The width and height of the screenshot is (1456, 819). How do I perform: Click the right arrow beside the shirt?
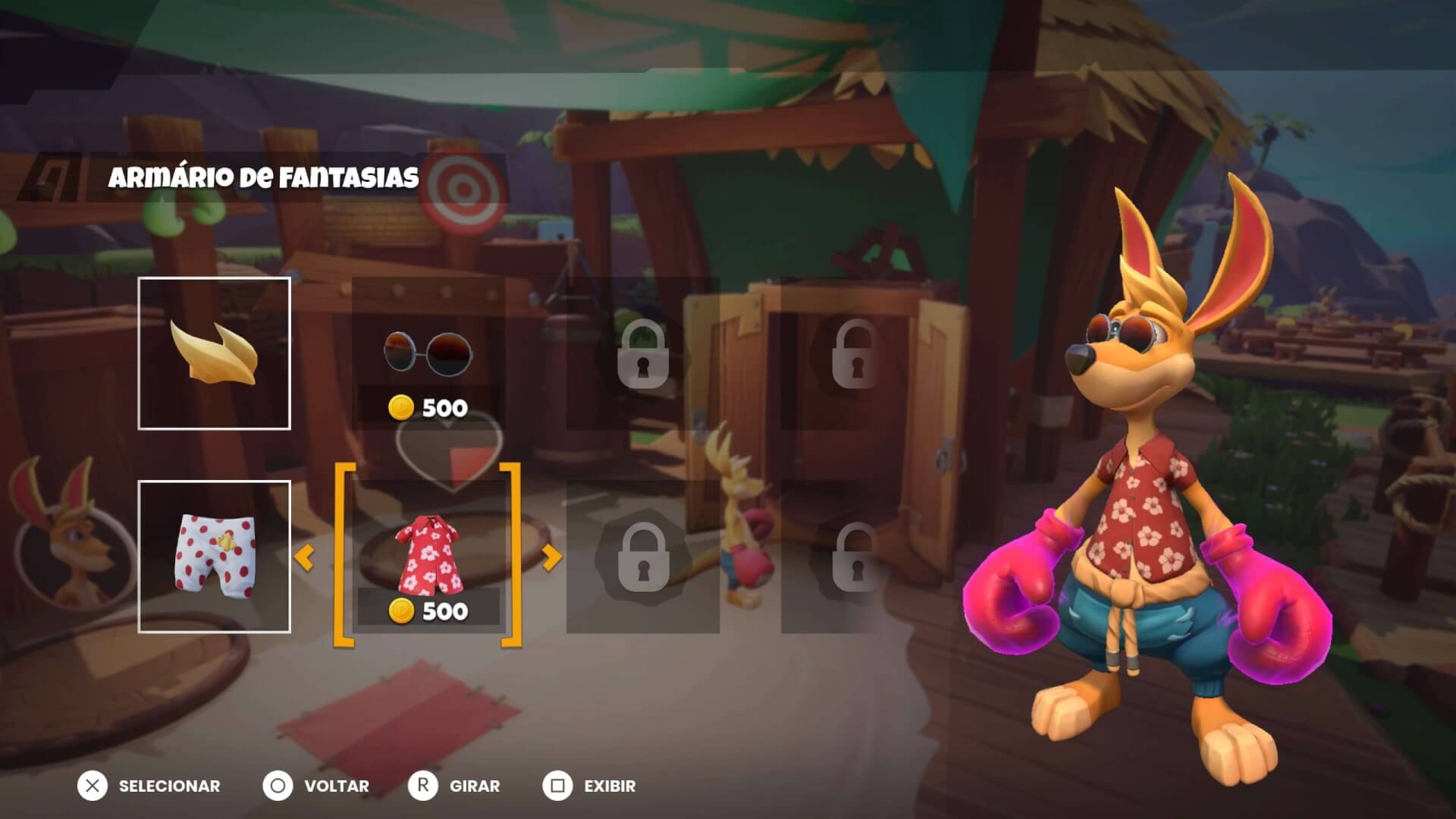pos(552,558)
